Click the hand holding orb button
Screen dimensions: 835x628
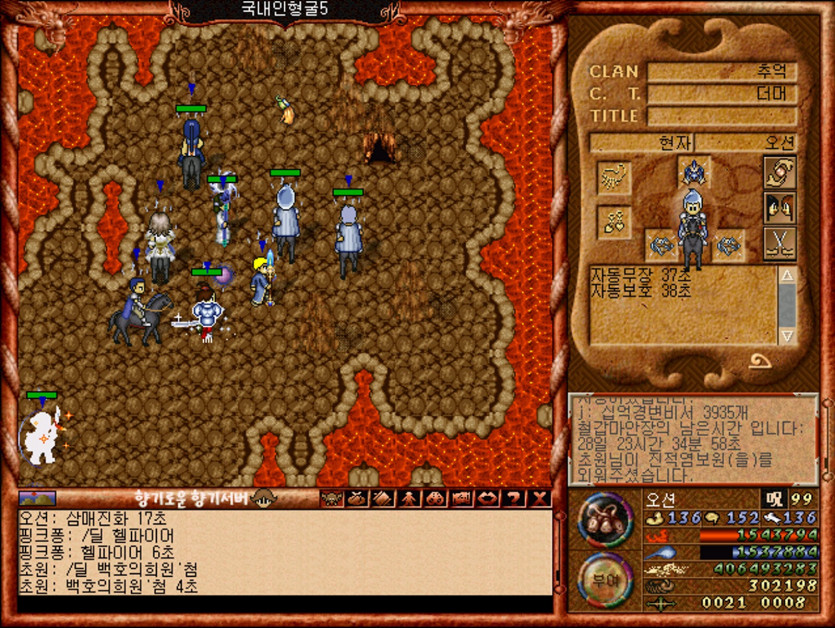click(x=778, y=172)
